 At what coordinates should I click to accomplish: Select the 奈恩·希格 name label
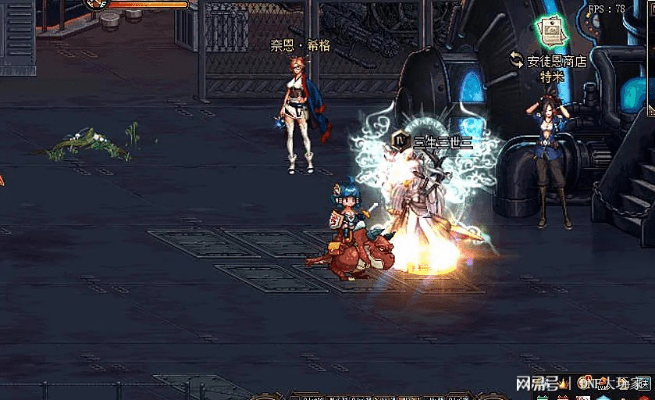[299, 46]
